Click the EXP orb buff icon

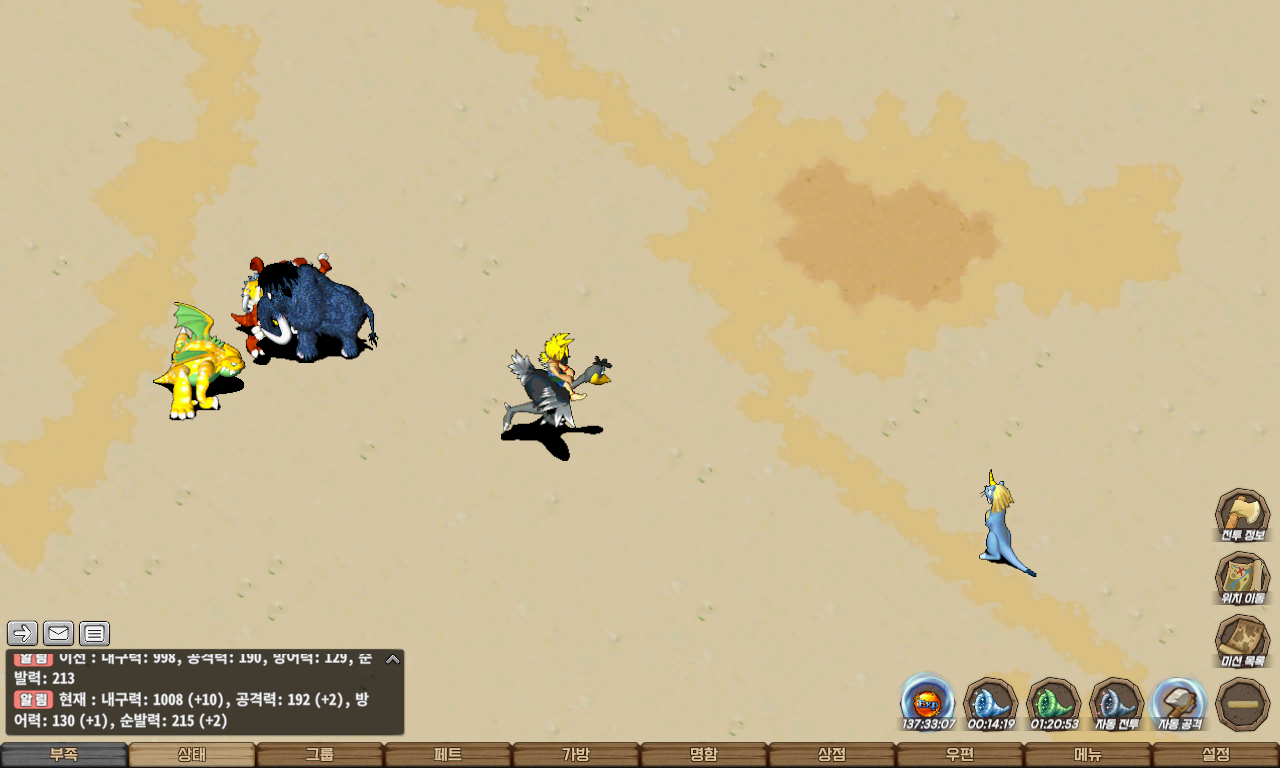pos(928,700)
